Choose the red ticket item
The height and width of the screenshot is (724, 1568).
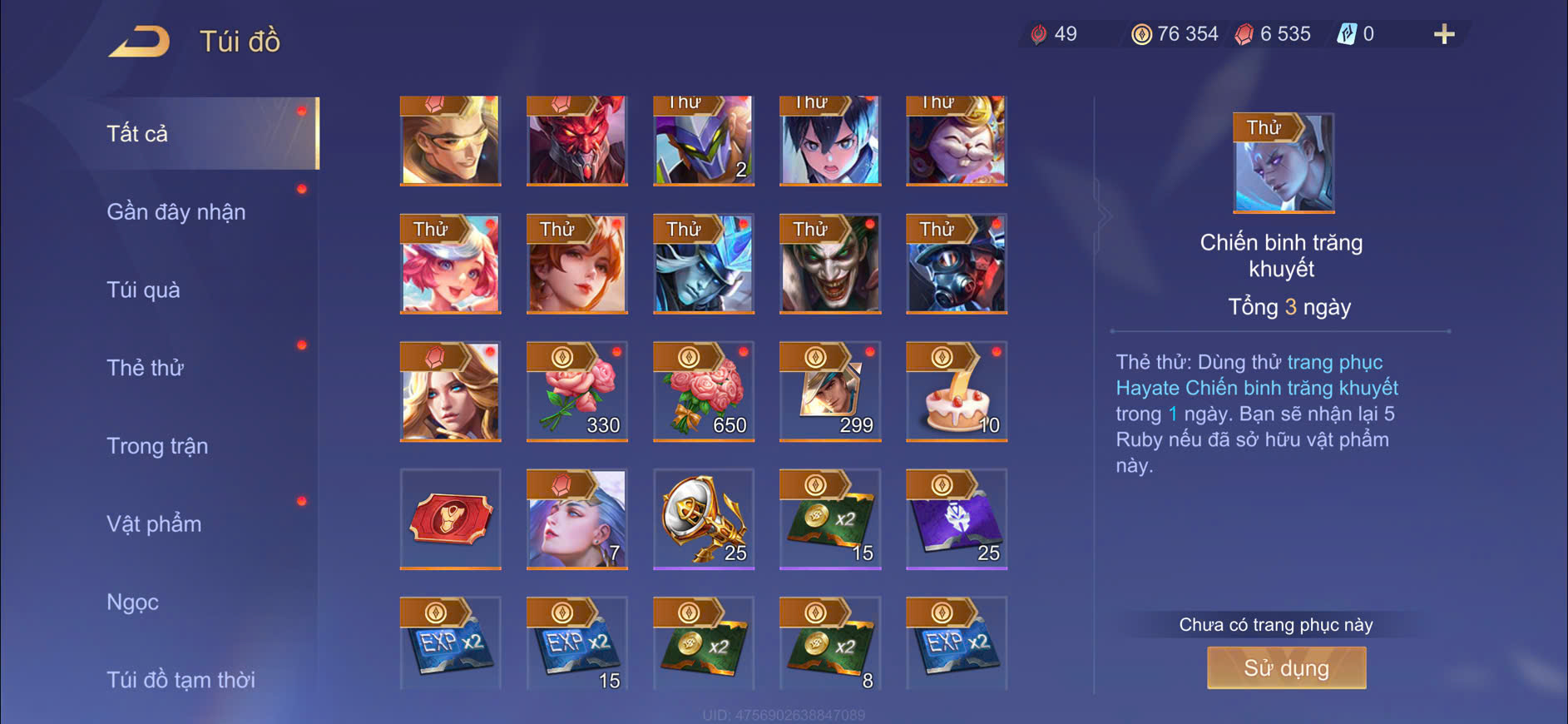pyautogui.click(x=450, y=519)
